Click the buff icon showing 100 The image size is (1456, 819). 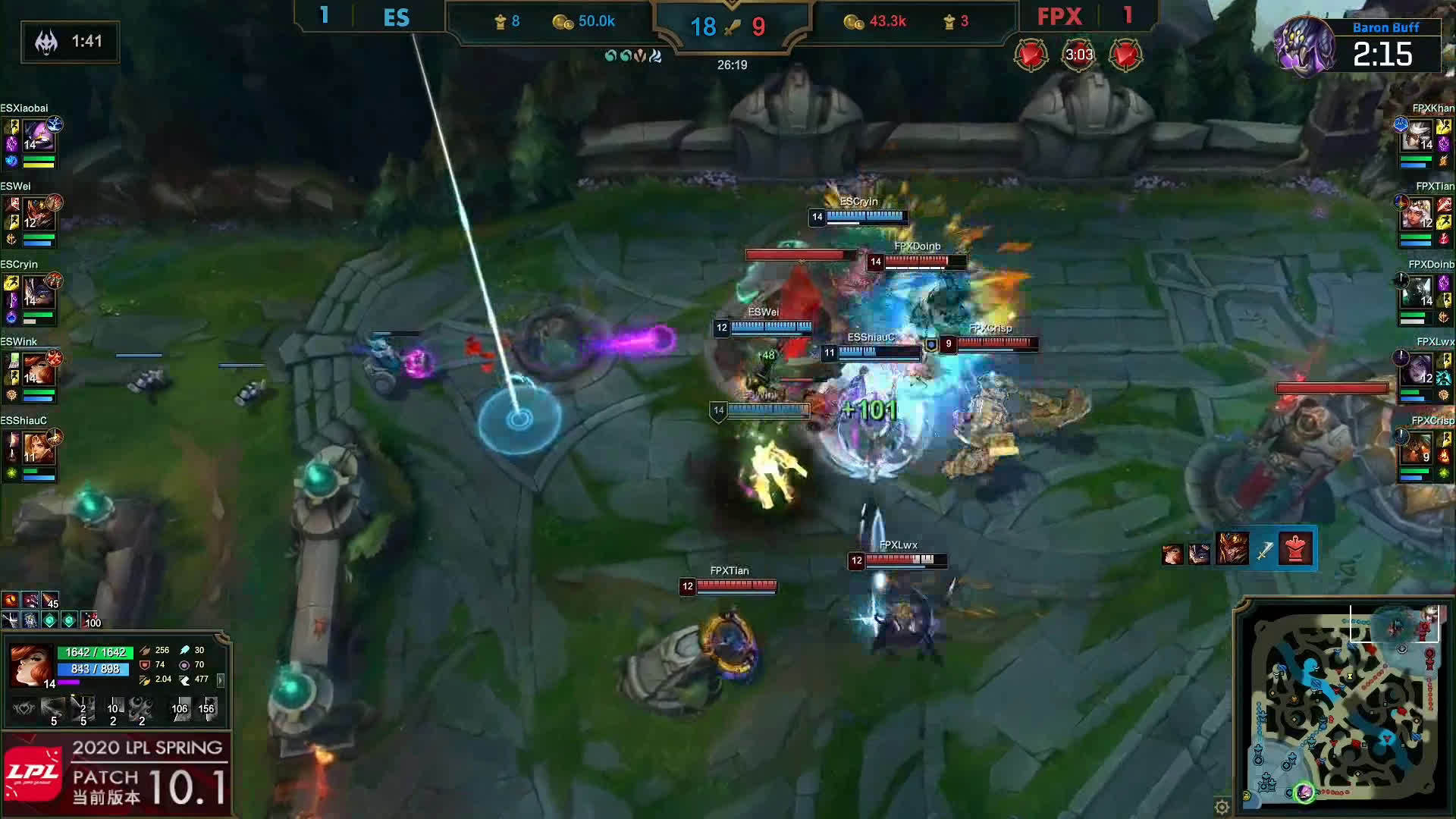pyautogui.click(x=89, y=620)
